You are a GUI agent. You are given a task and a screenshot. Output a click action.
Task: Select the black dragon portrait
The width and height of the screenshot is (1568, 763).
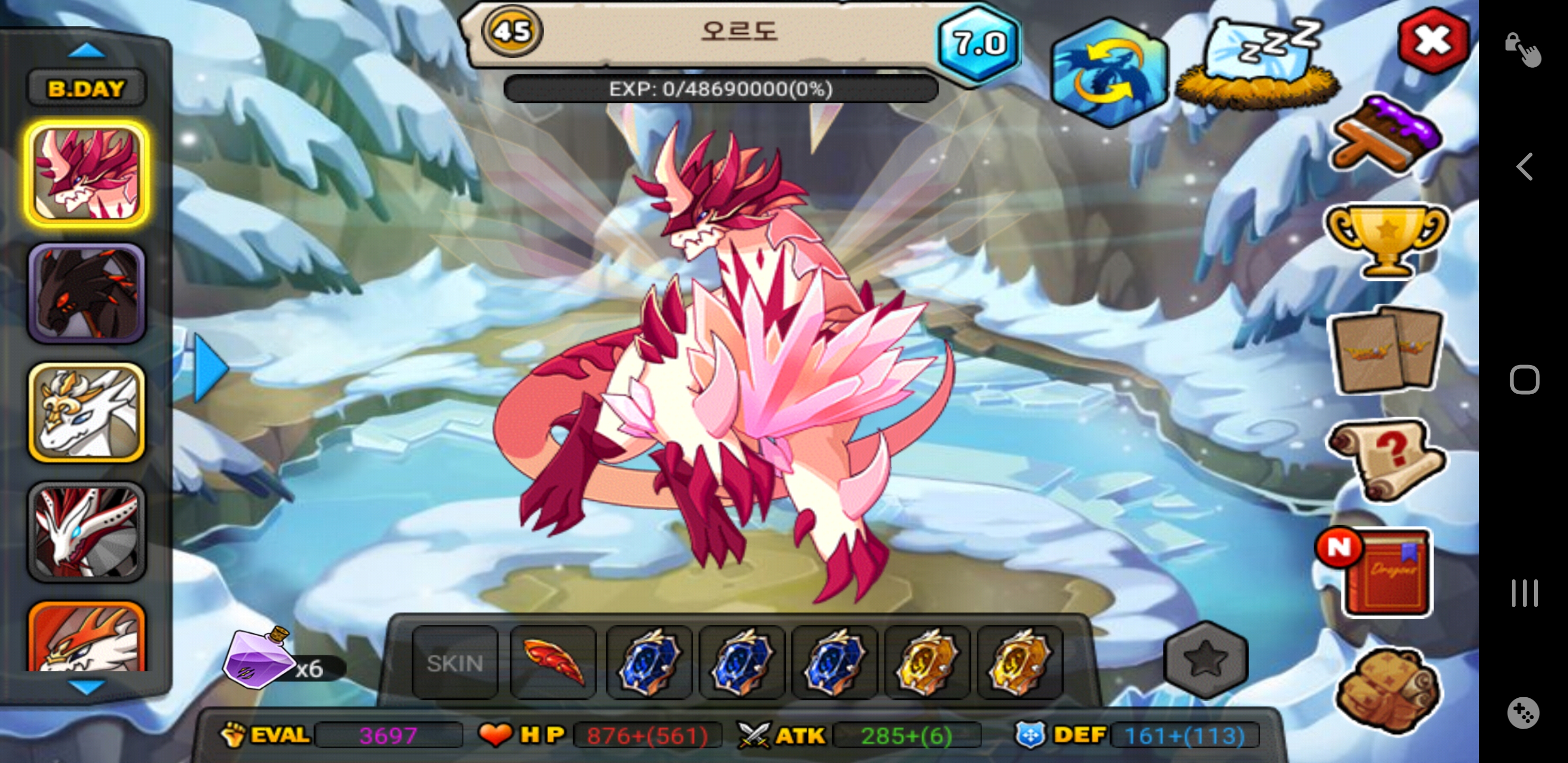[x=86, y=294]
